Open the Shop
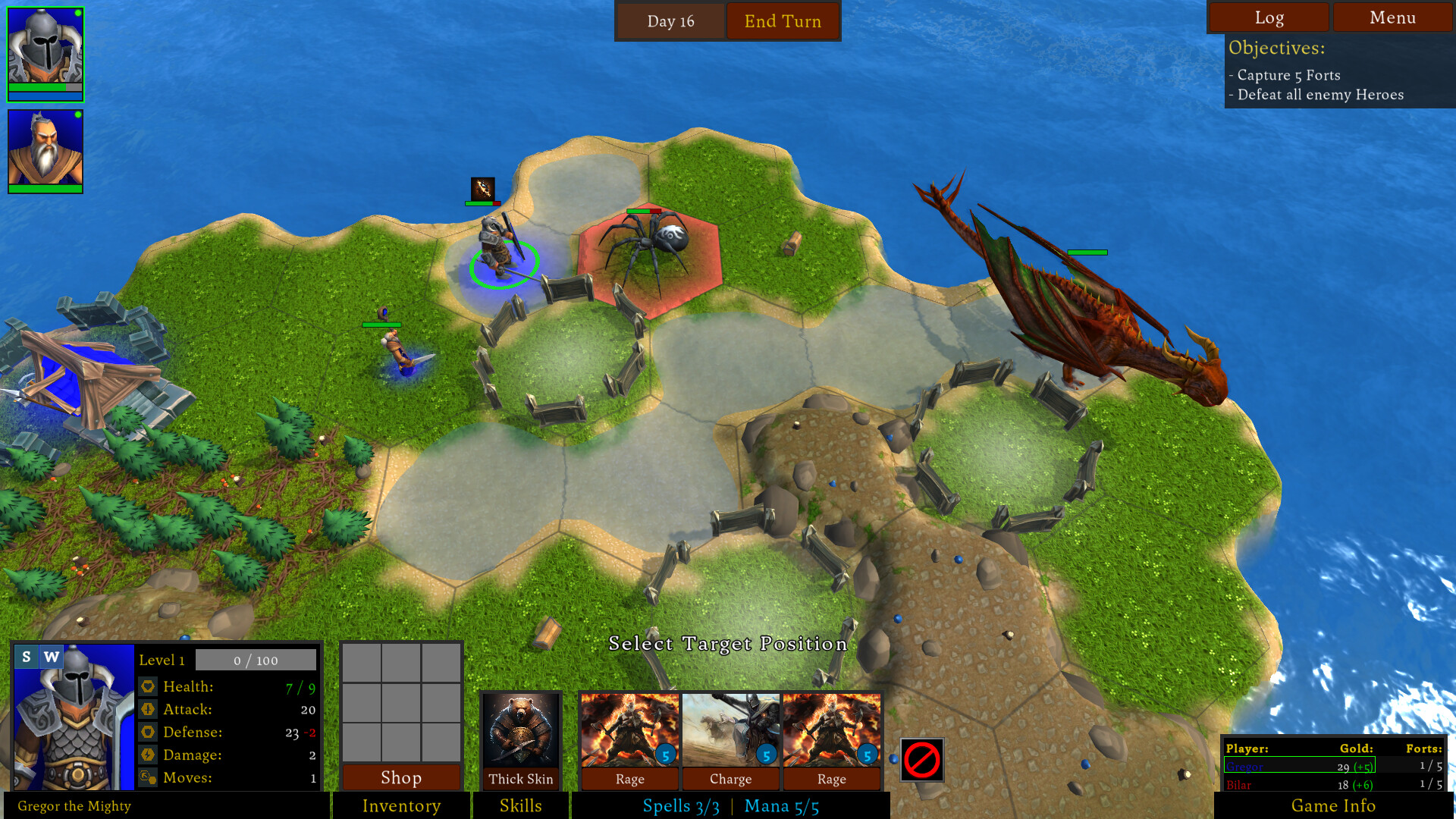 tap(400, 778)
